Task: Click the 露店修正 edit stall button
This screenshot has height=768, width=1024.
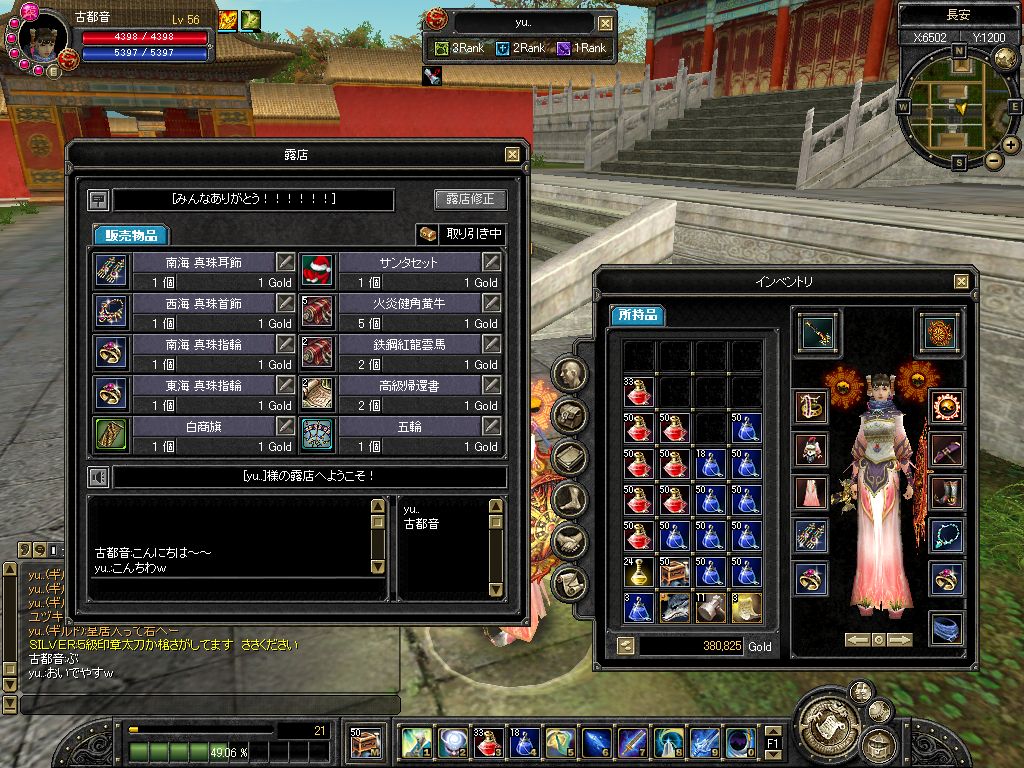Action: pyautogui.click(x=470, y=199)
